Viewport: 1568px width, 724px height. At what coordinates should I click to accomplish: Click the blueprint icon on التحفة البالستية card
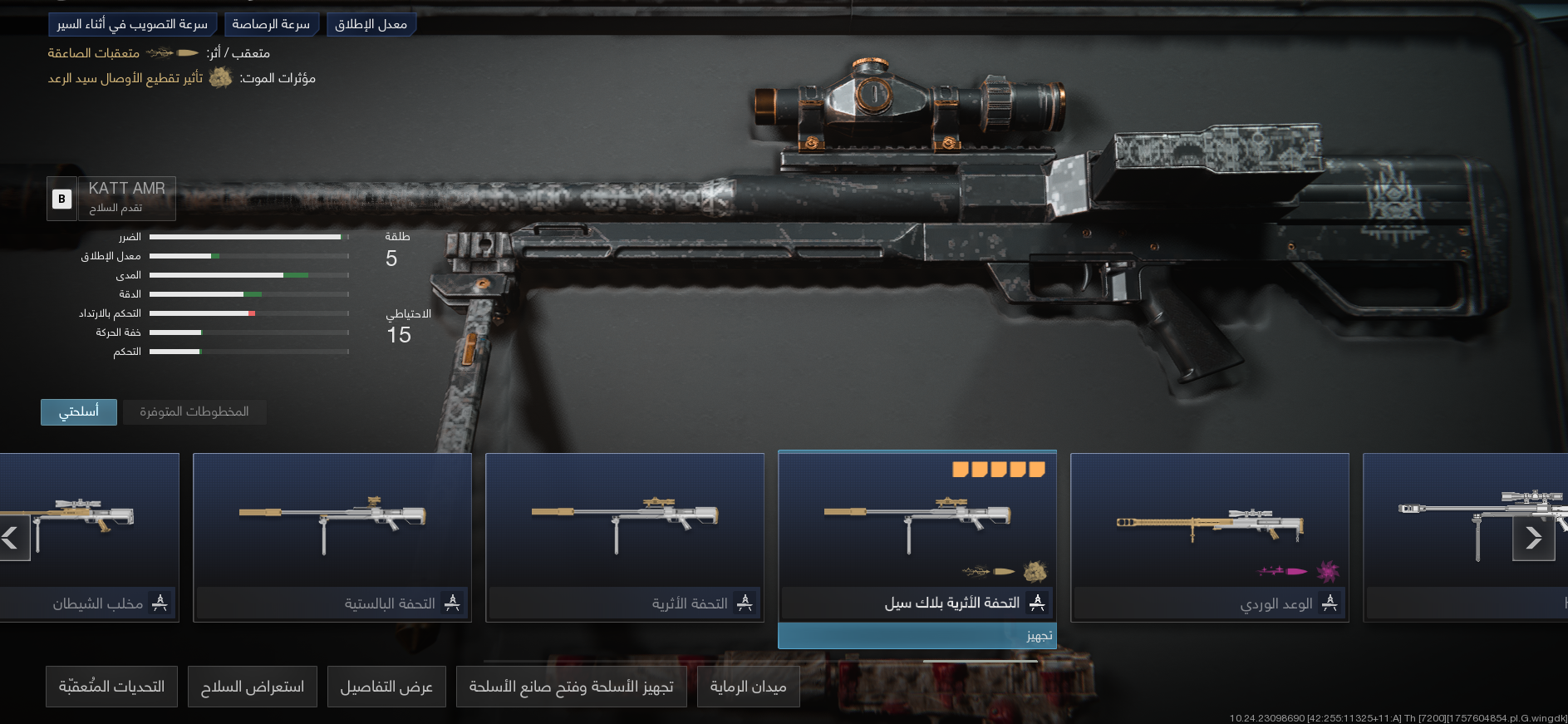click(453, 603)
